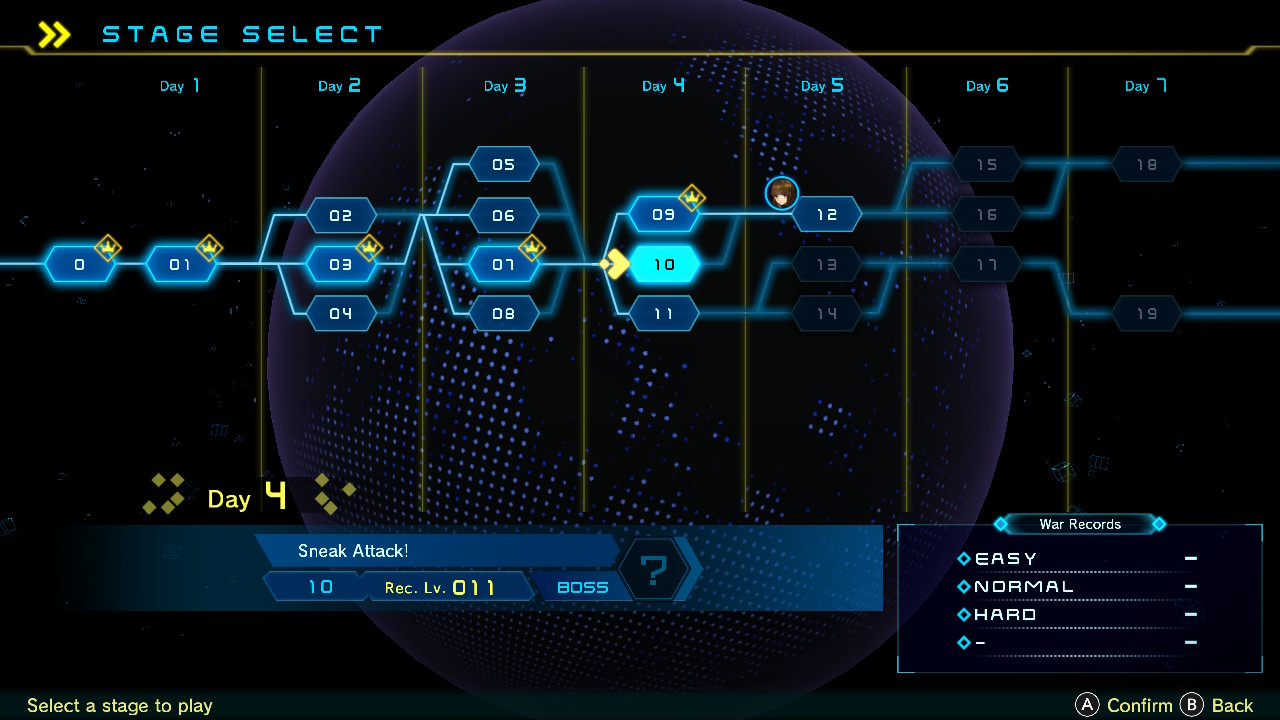This screenshot has width=1280, height=720.
Task: Select stage 0 node
Action: click(80, 265)
